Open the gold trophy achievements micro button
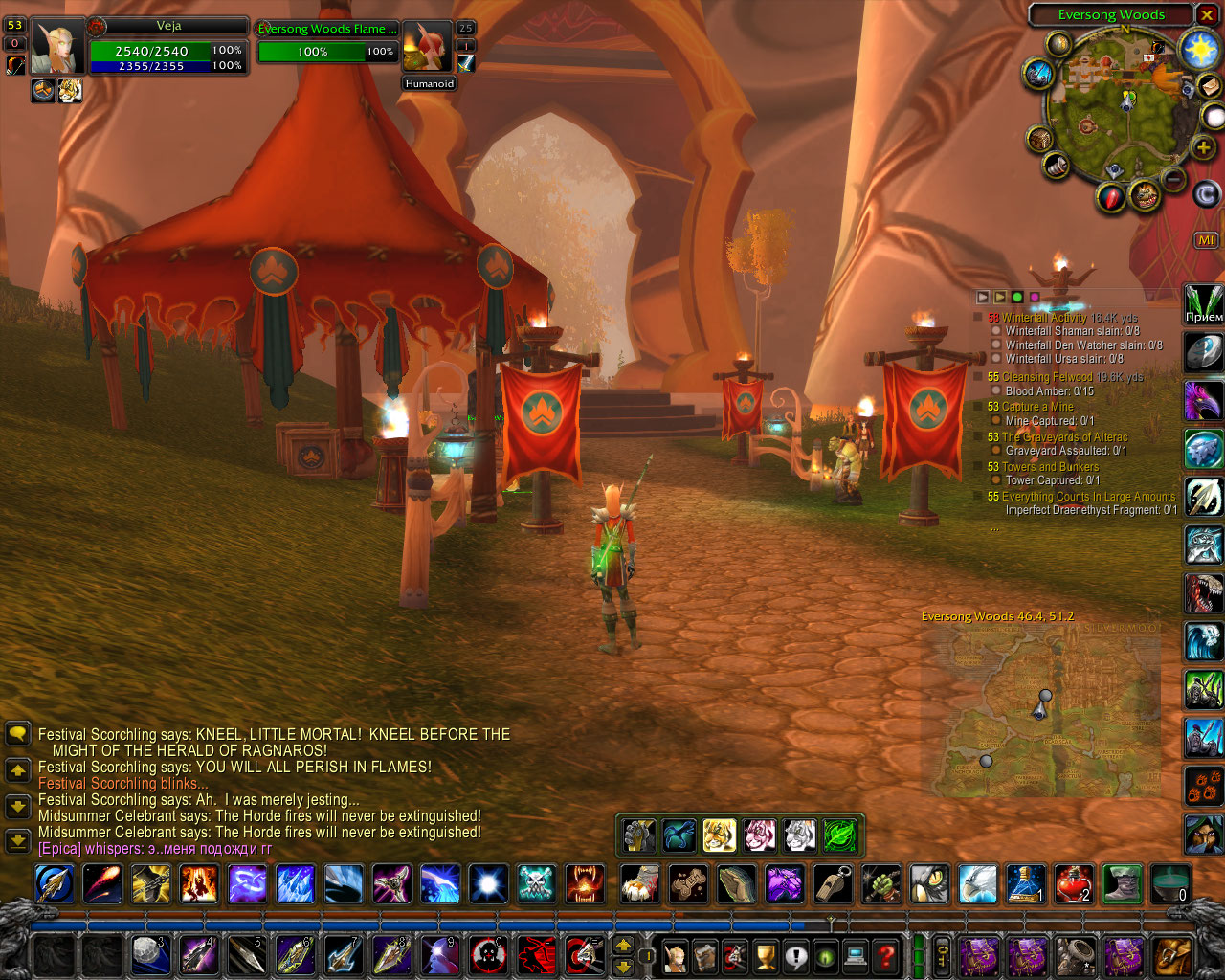 tap(765, 955)
